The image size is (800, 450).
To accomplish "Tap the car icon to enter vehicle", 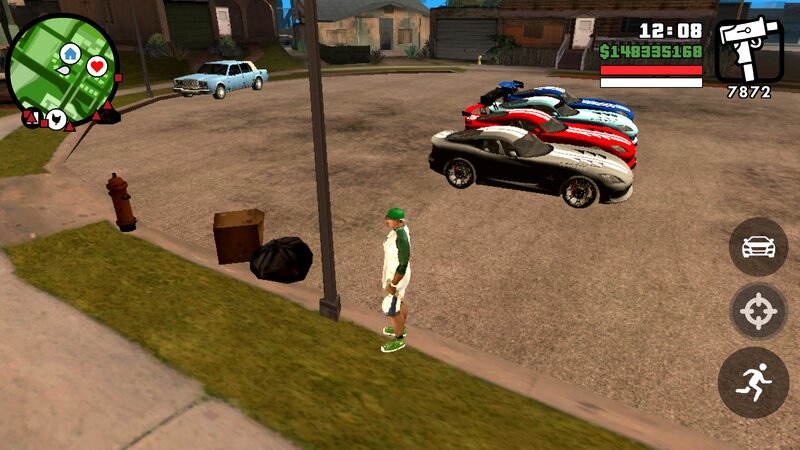I will coord(759,246).
